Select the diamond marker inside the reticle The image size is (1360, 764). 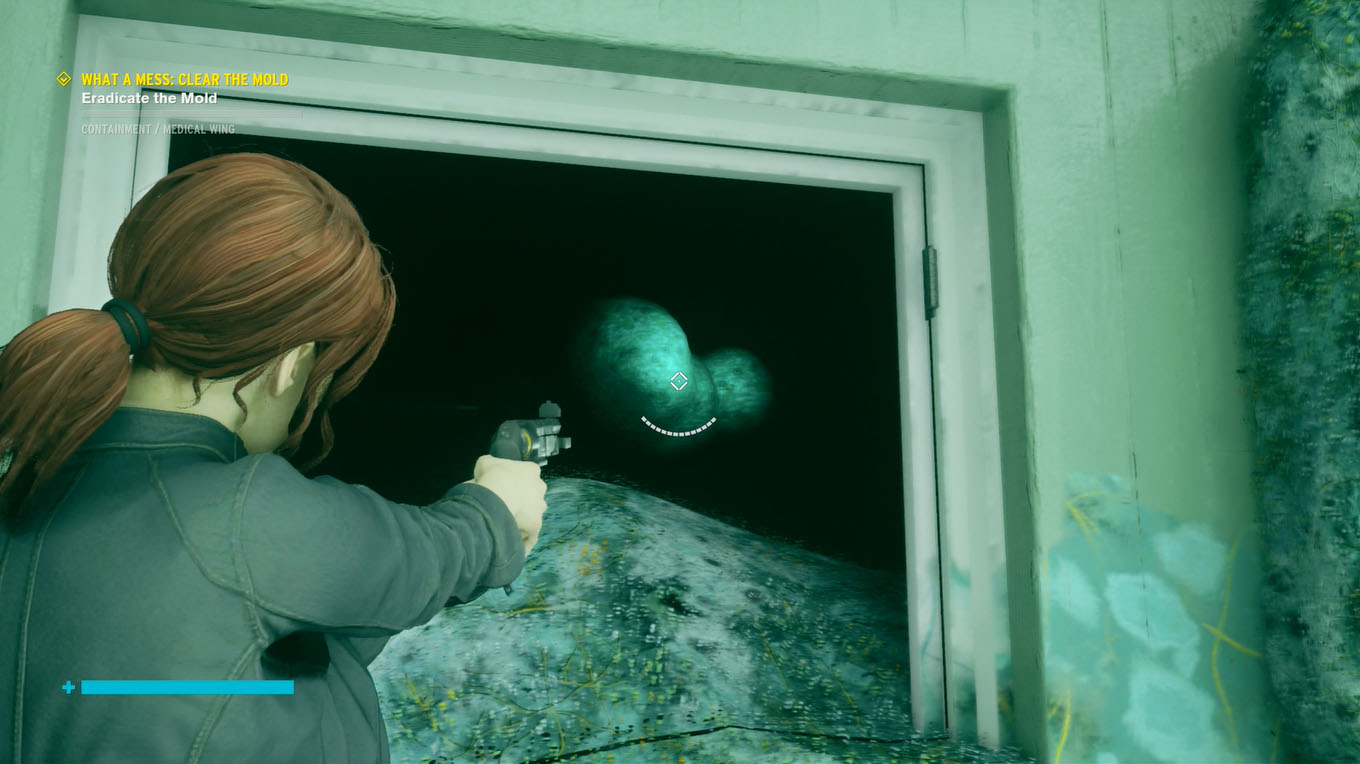click(x=679, y=379)
